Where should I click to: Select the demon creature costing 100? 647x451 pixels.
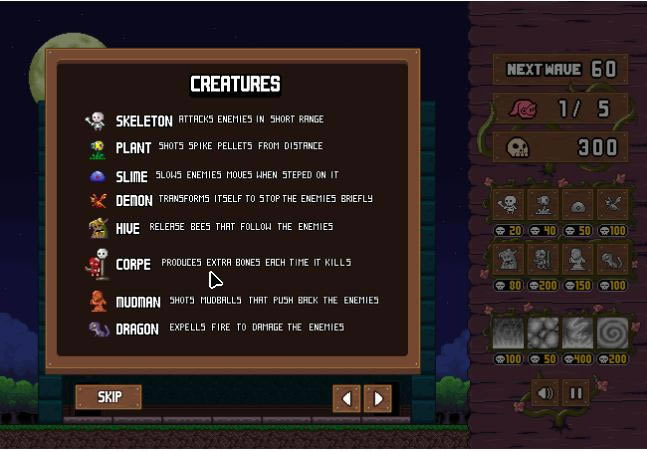click(x=612, y=205)
